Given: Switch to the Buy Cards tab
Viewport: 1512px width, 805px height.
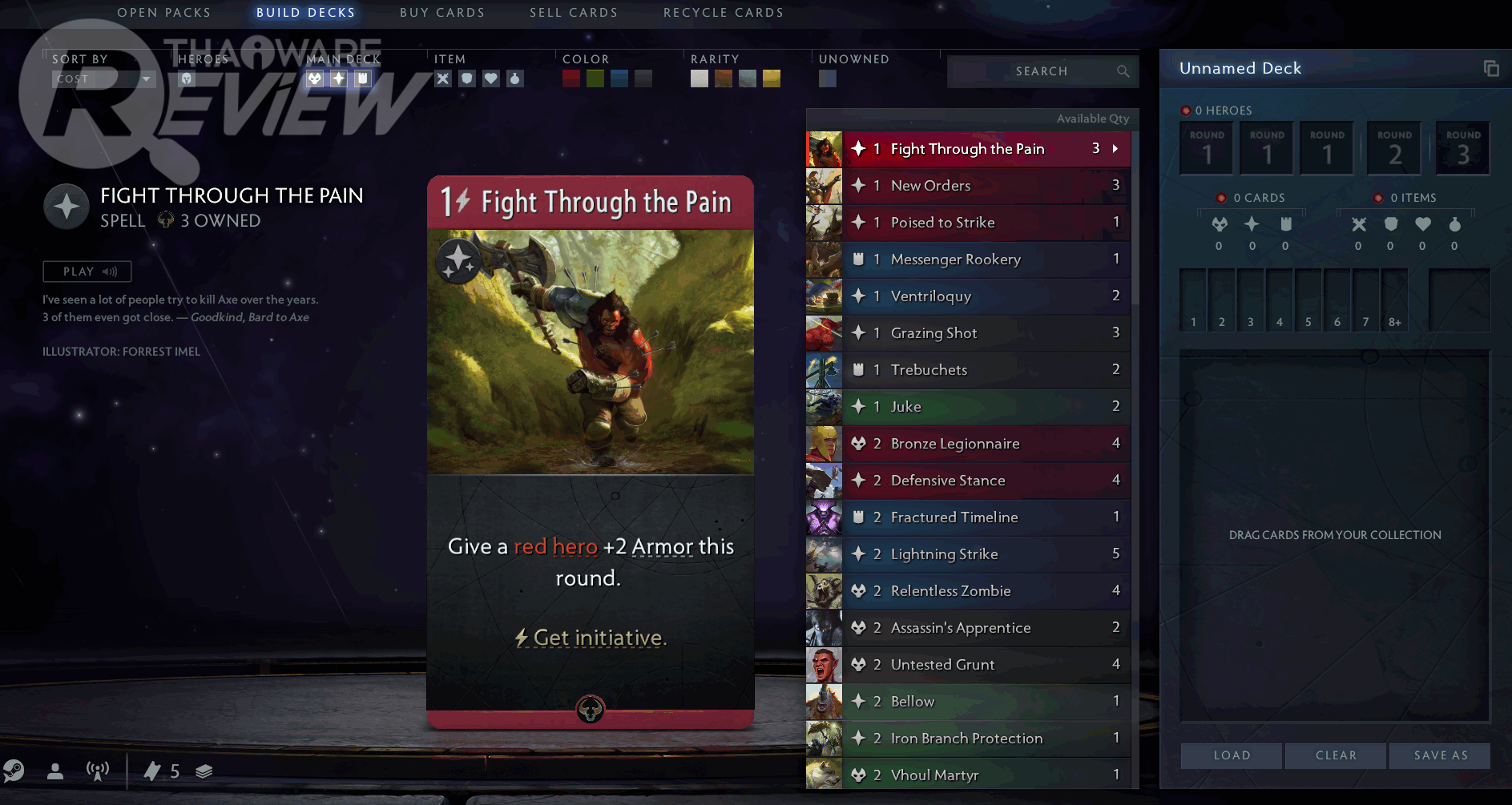Looking at the screenshot, I should pos(442,13).
